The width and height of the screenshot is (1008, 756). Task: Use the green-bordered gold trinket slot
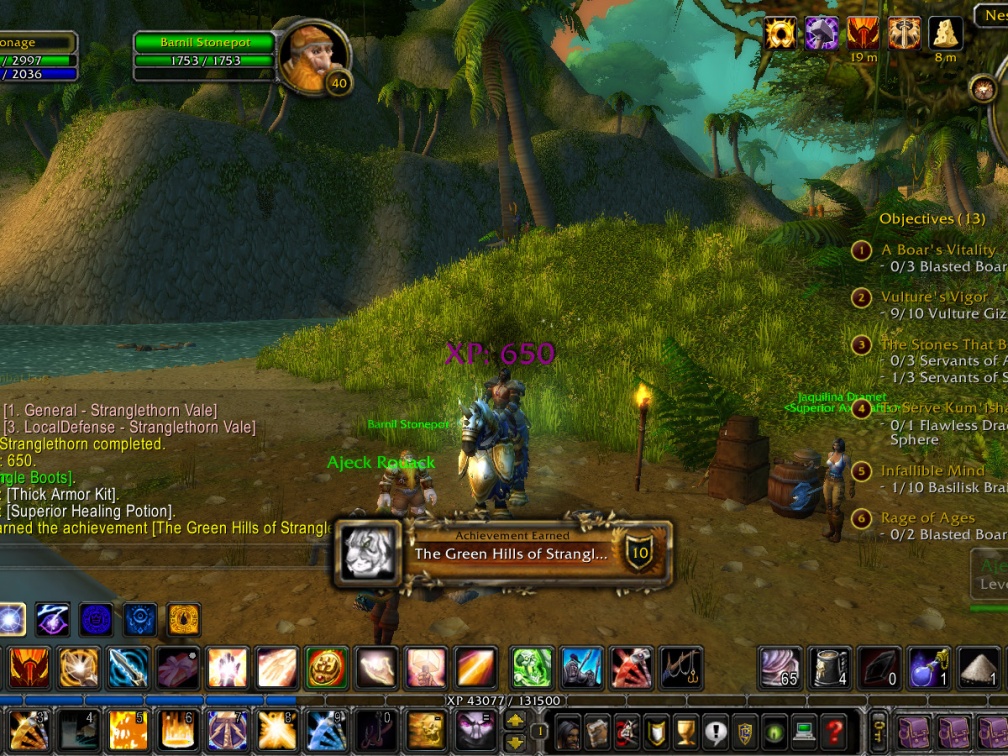pos(326,669)
